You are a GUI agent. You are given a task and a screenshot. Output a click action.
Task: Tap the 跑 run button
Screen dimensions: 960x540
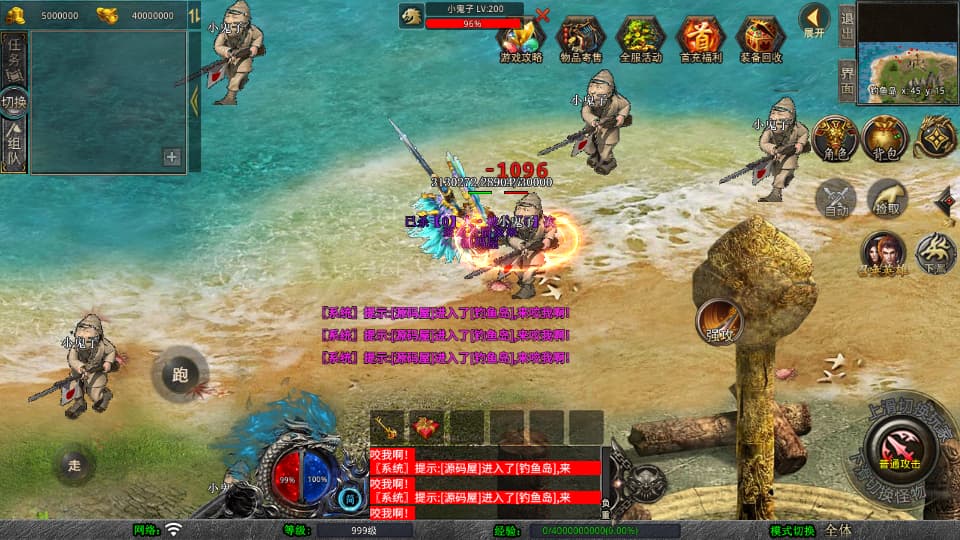(x=180, y=375)
